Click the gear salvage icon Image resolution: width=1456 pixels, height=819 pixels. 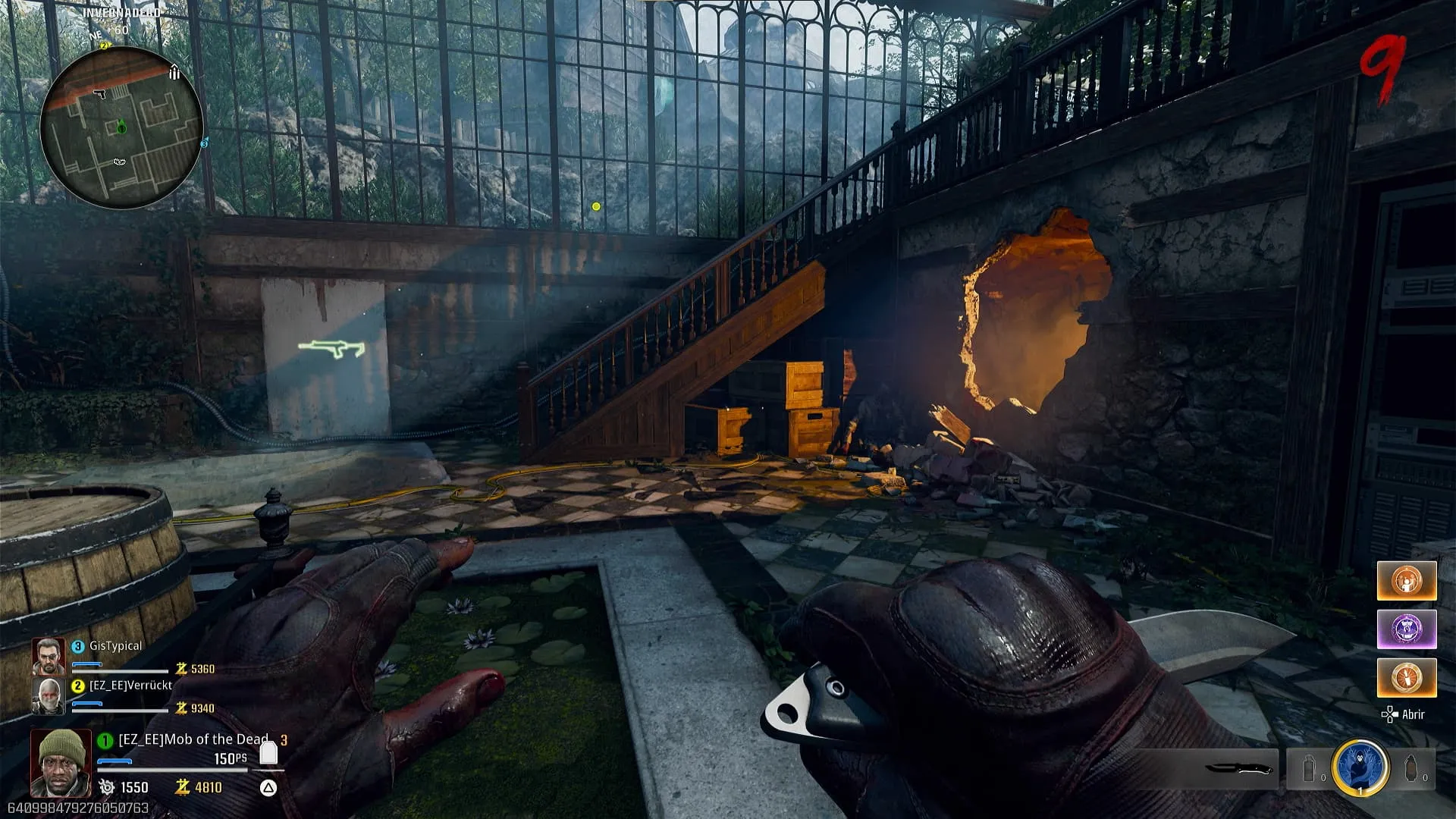107,787
